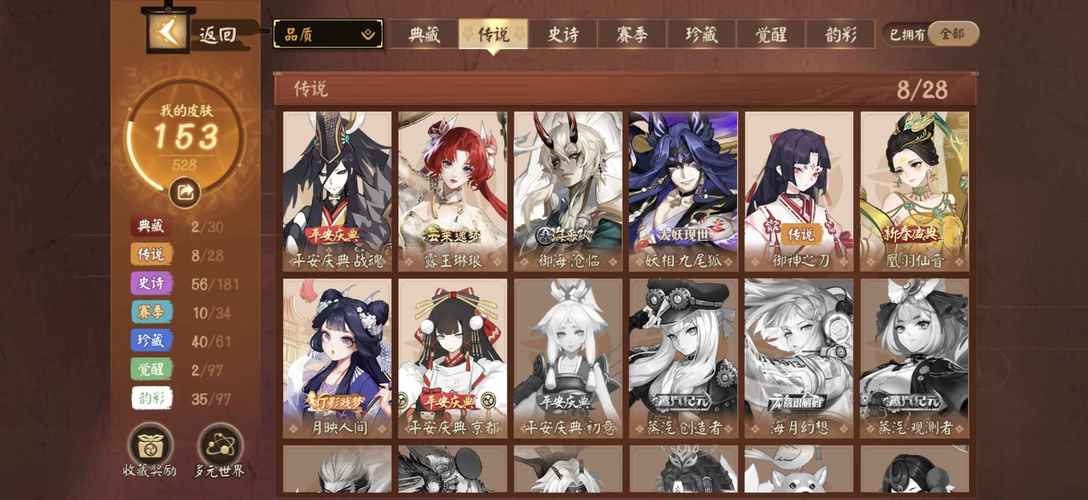This screenshot has height=500, width=1088.
Task: Select the 珍藏 tab
Action: click(x=700, y=34)
